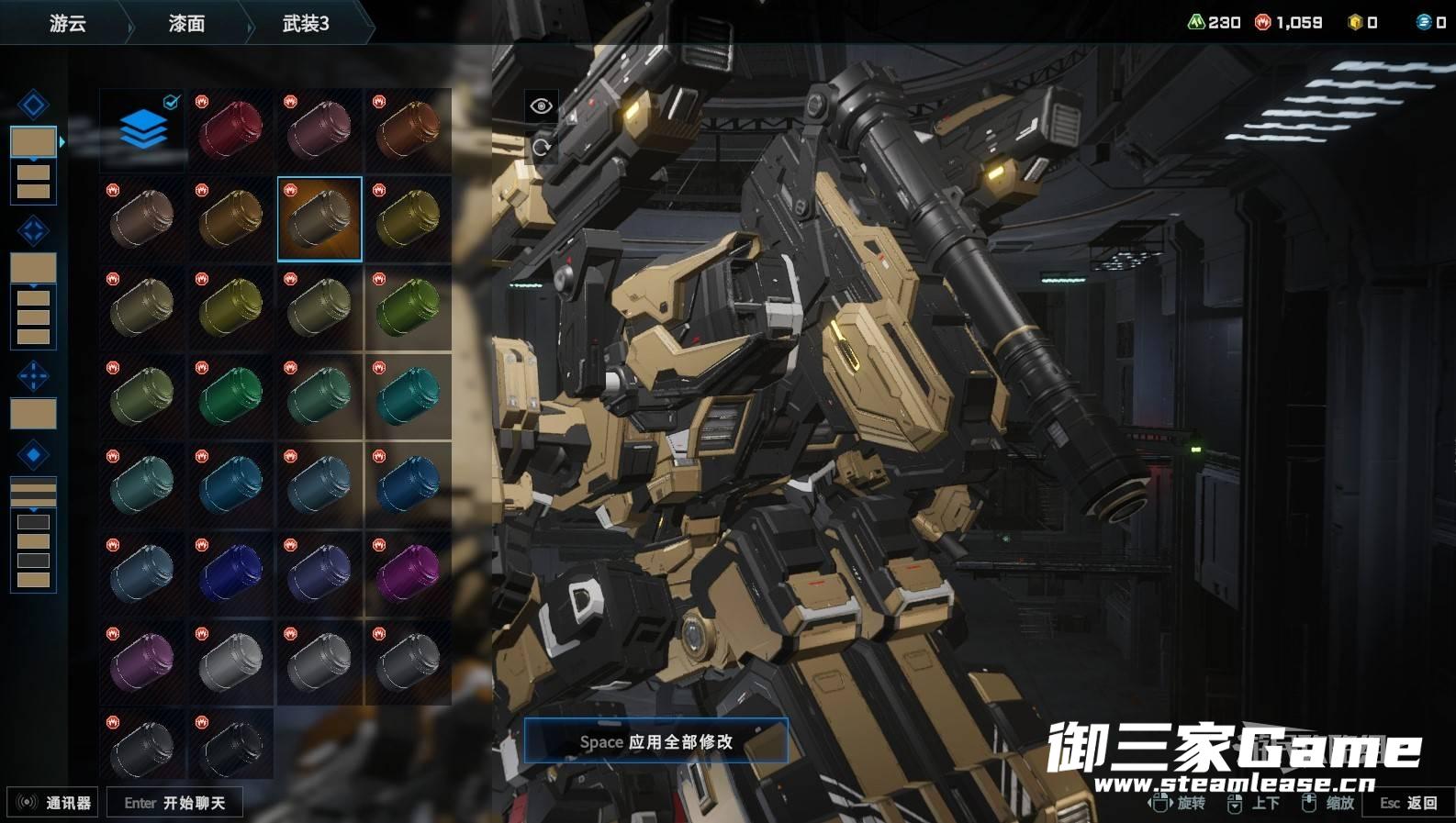Choose the purple paint can
The height and width of the screenshot is (823, 1456).
(x=142, y=661)
